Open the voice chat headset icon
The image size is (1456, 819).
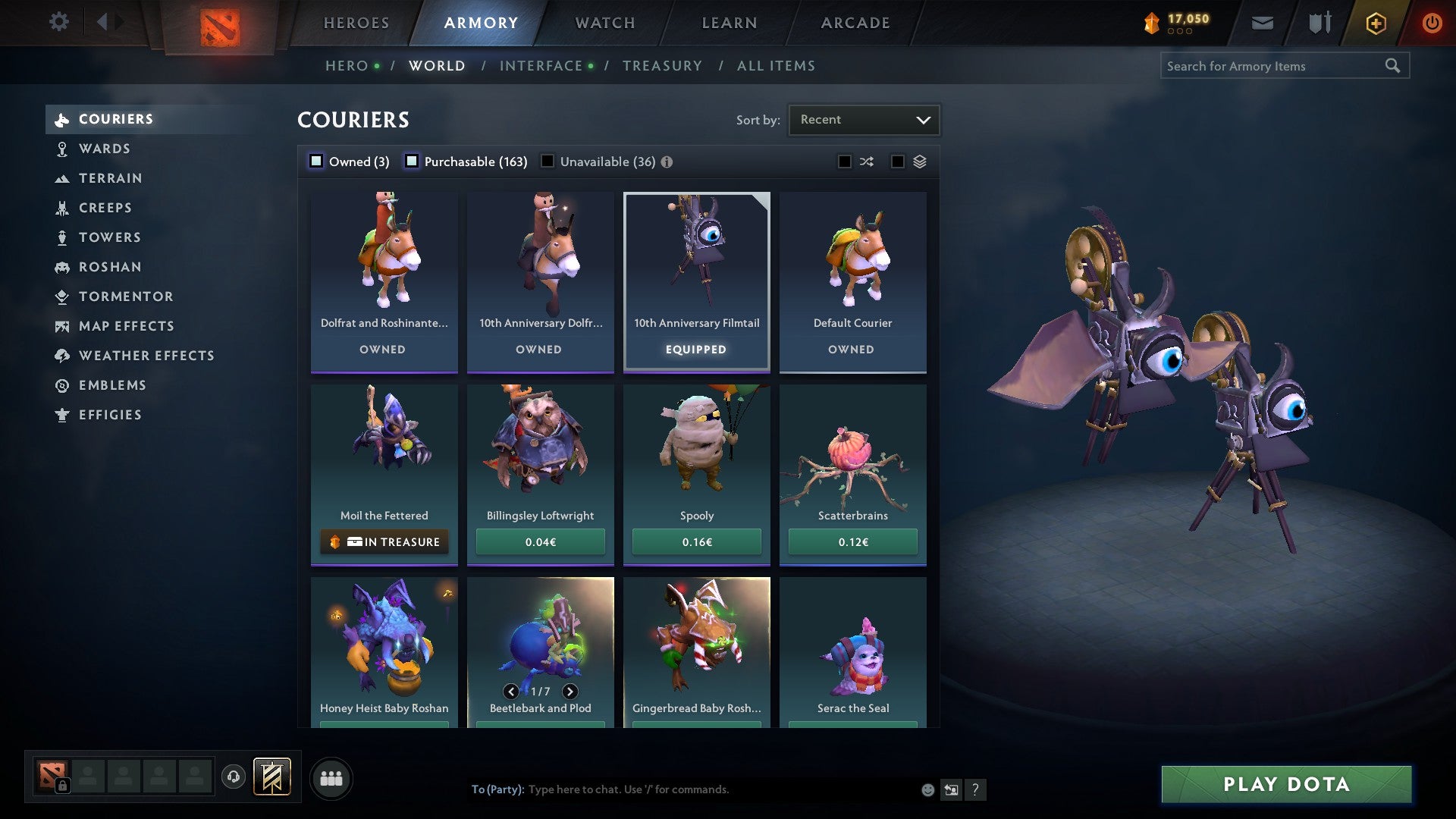coord(232,777)
